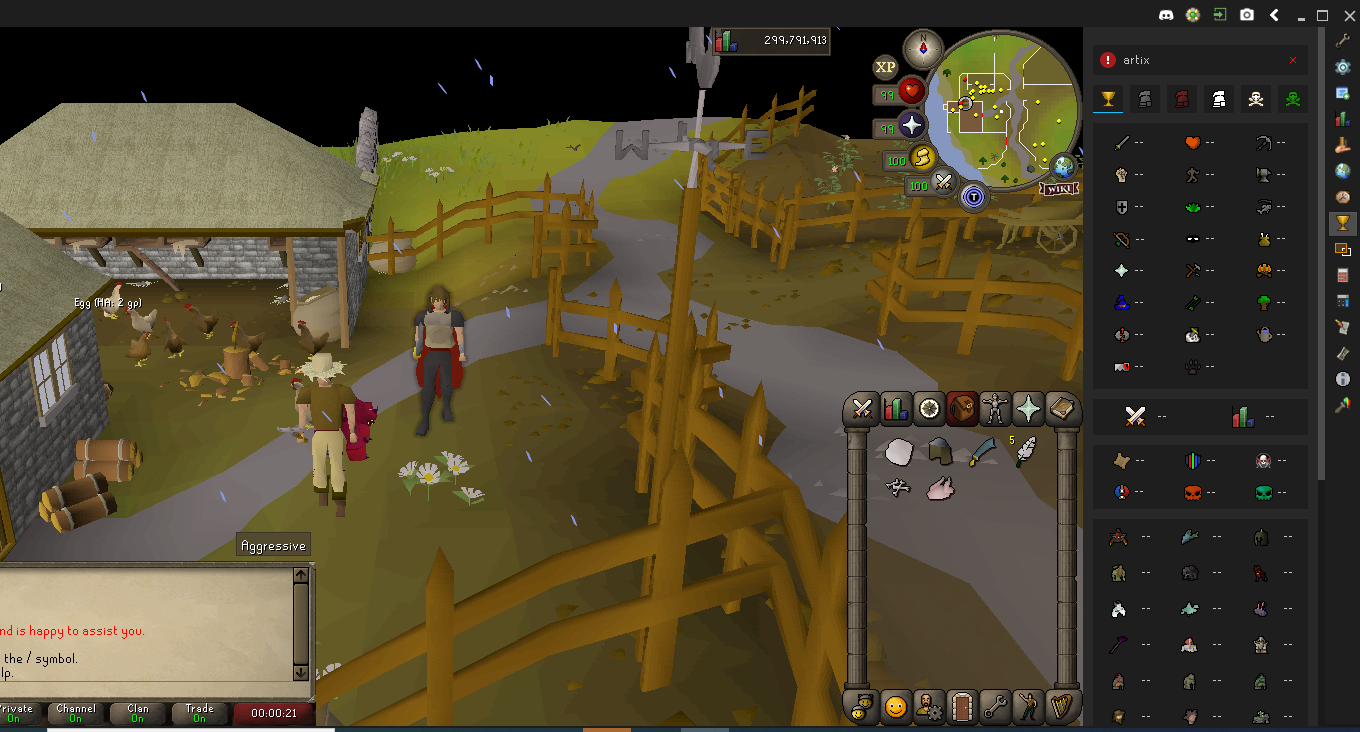Click the compass to face north
This screenshot has height=732, width=1360.
coord(923,46)
